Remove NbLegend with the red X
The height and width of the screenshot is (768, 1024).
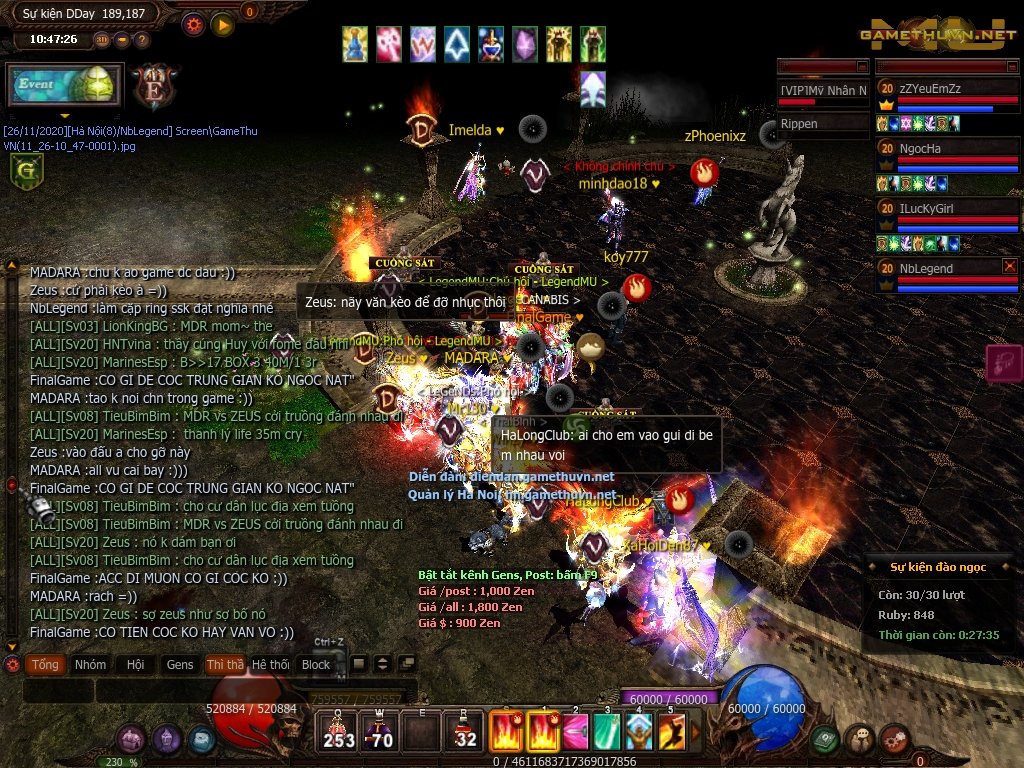pos(1010,266)
